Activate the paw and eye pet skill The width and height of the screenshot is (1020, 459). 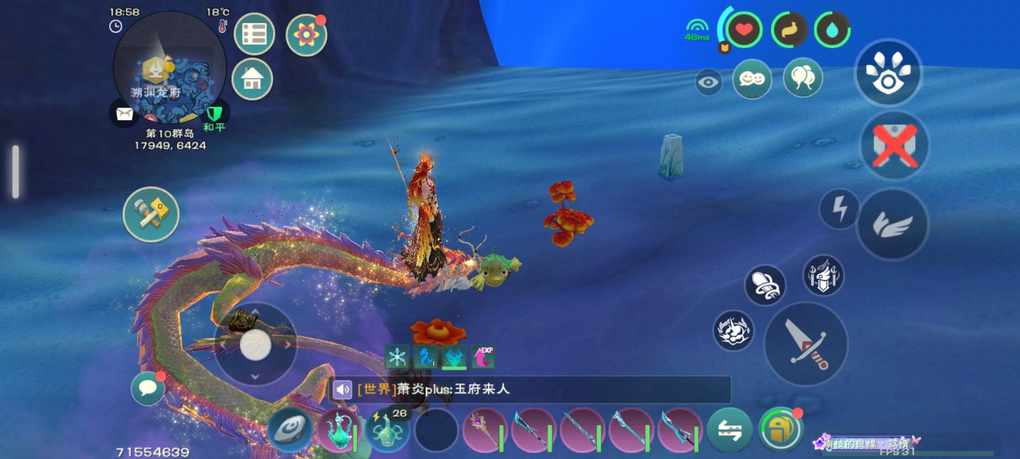coord(888,73)
